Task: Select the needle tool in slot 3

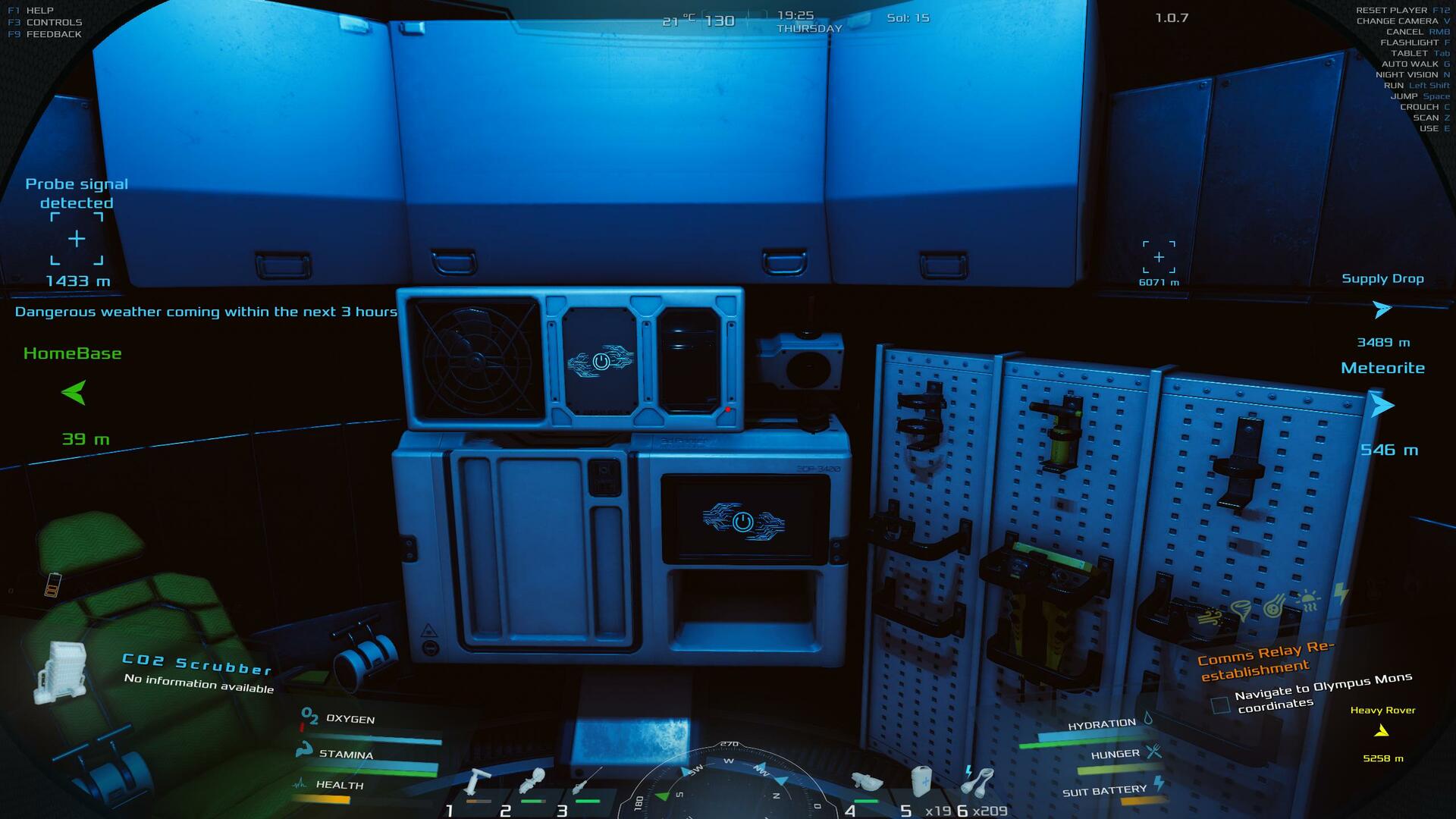Action: [586, 780]
